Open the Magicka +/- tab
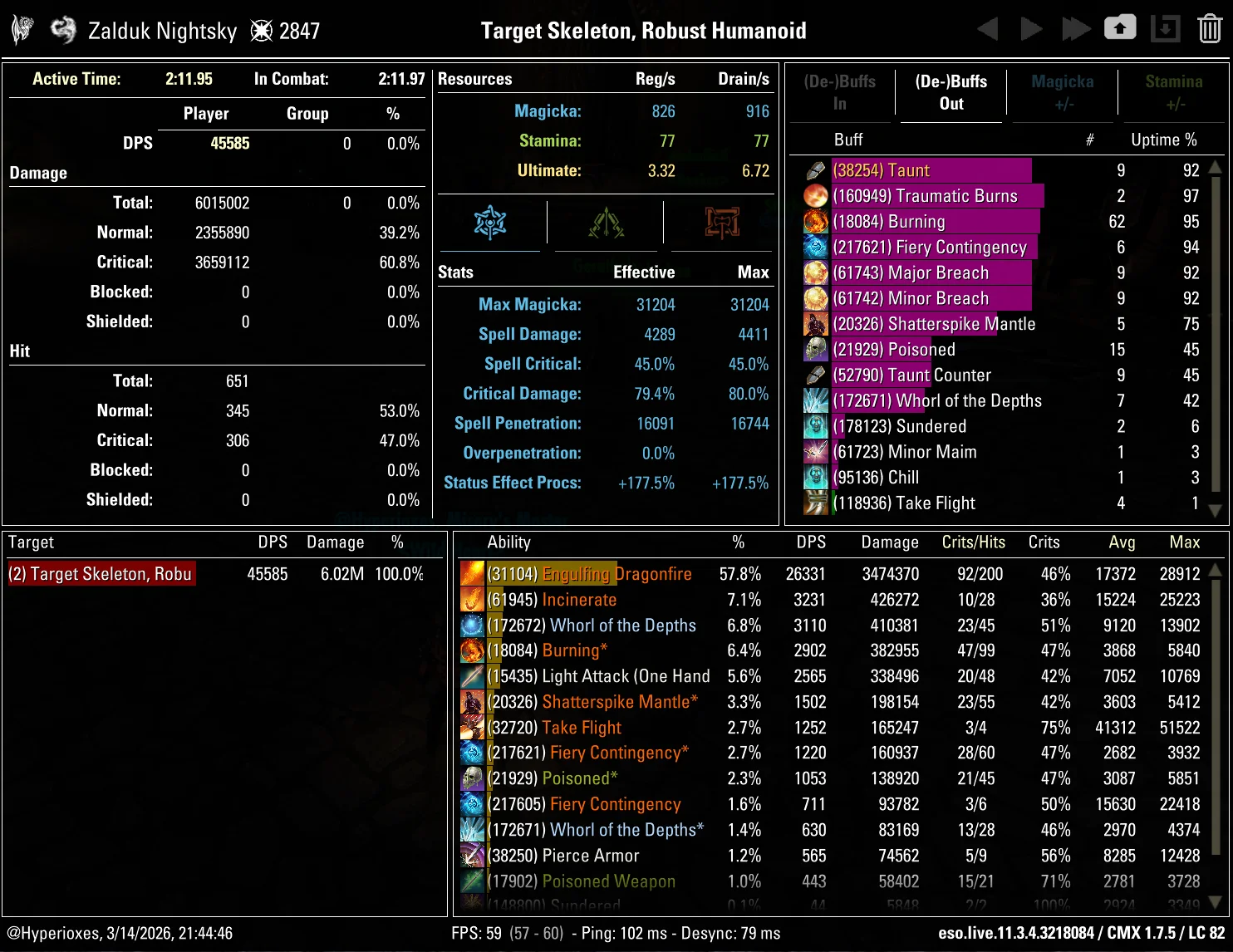 [1063, 91]
